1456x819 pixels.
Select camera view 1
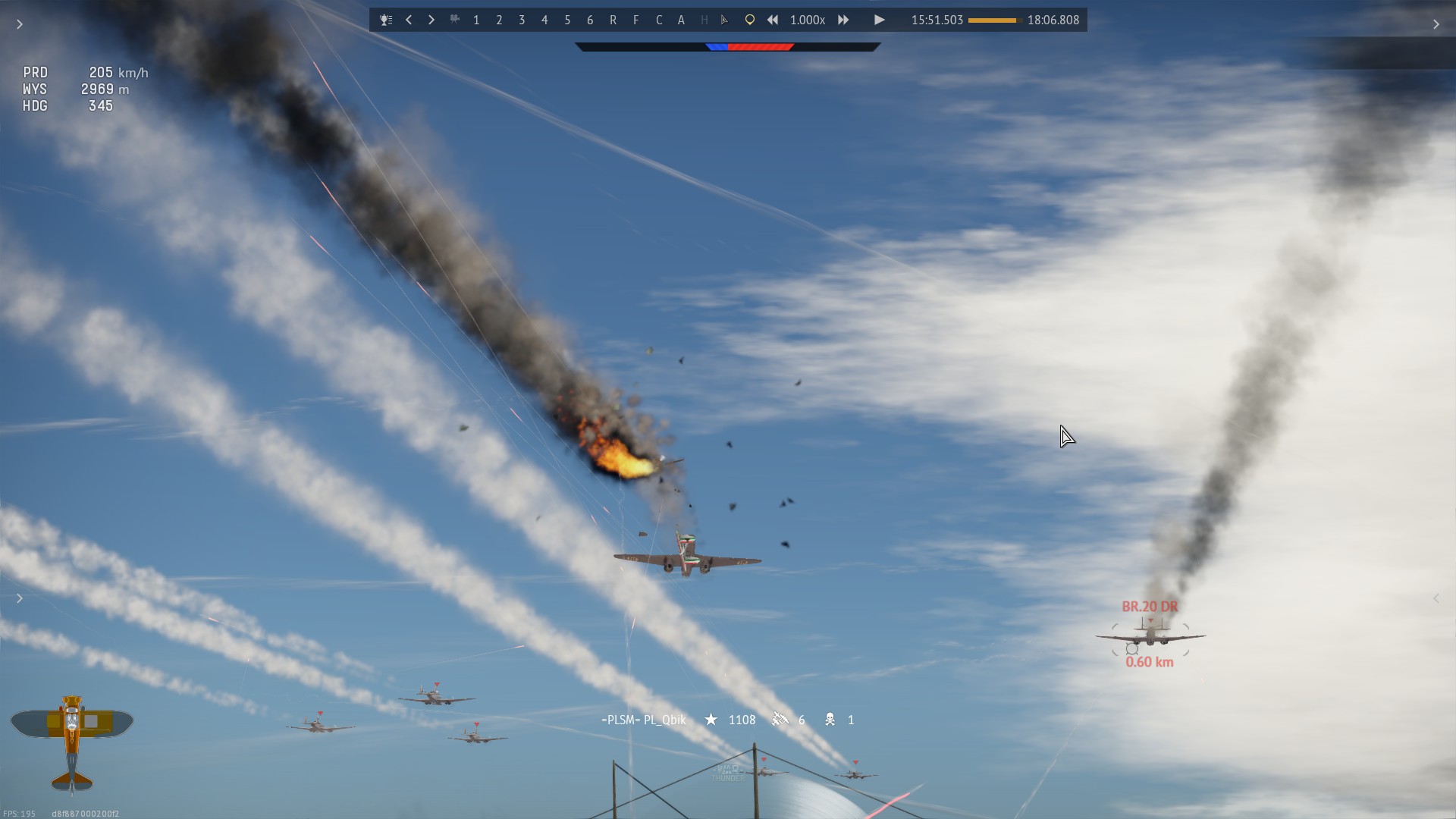click(x=476, y=20)
